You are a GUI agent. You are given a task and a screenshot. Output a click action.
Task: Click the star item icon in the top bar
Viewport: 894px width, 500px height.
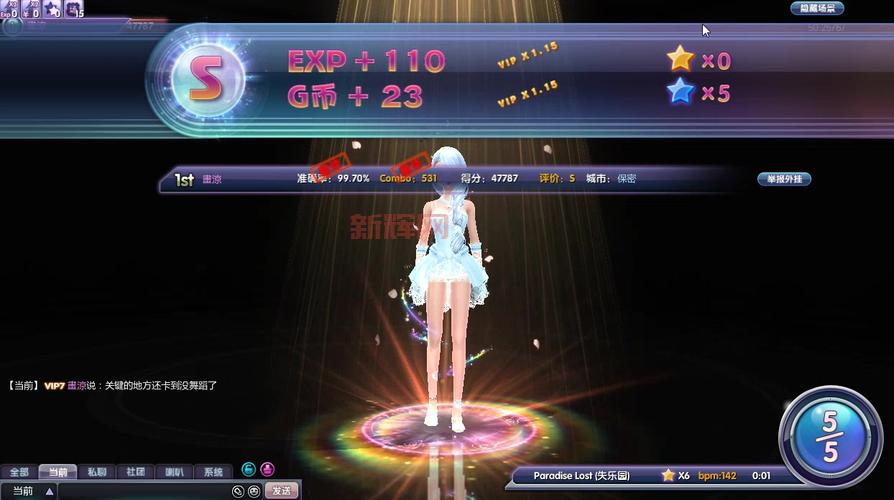(50, 9)
